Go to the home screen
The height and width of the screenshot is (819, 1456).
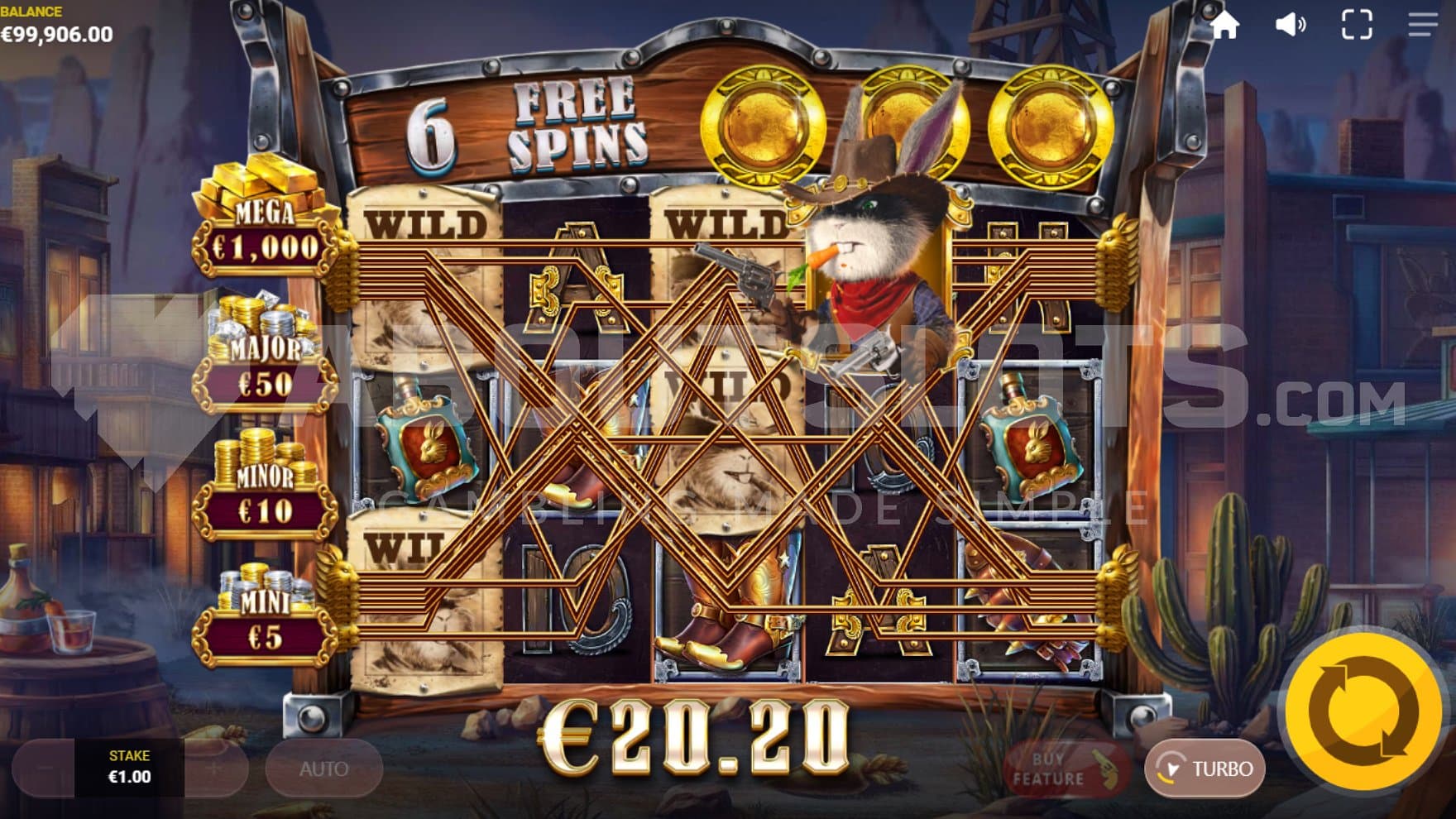1224,25
